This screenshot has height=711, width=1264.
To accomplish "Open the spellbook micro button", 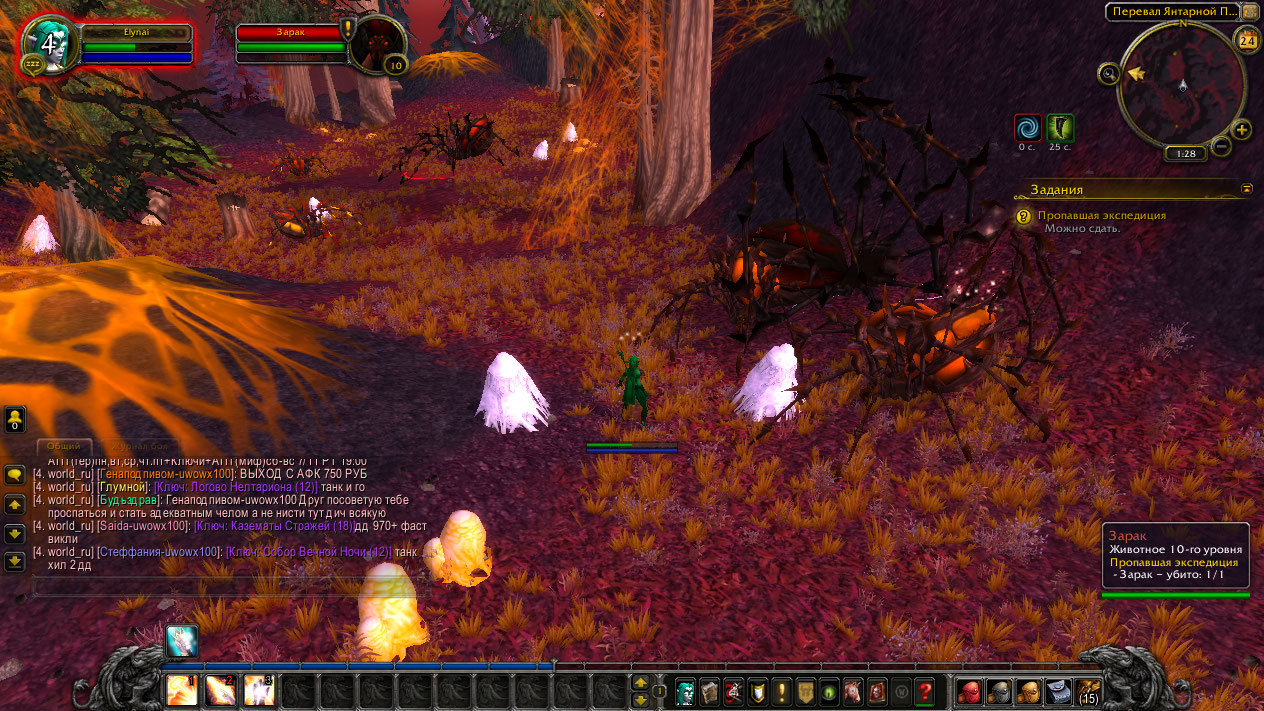I will 709,691.
